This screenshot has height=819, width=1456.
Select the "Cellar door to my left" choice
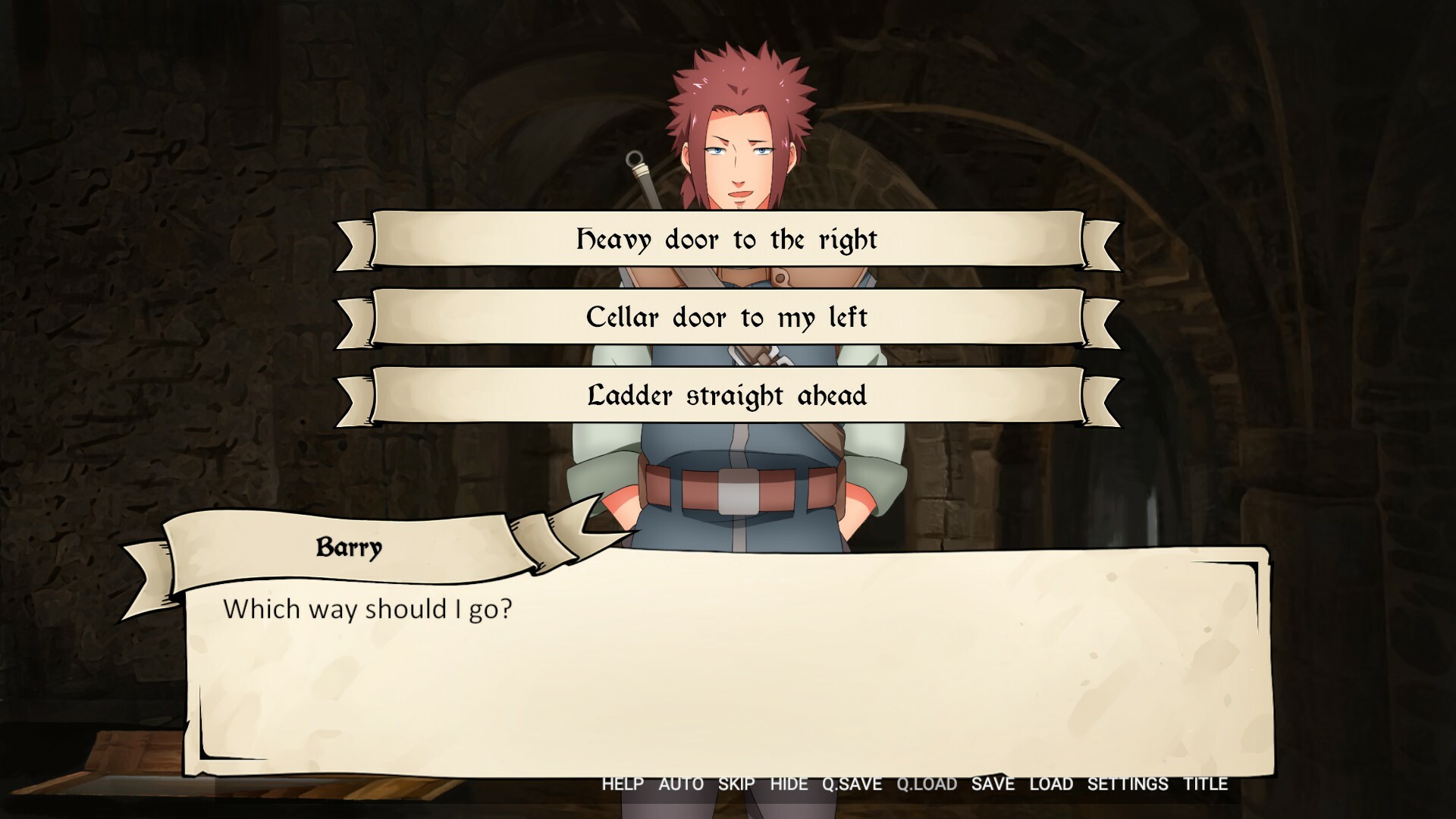(x=726, y=318)
